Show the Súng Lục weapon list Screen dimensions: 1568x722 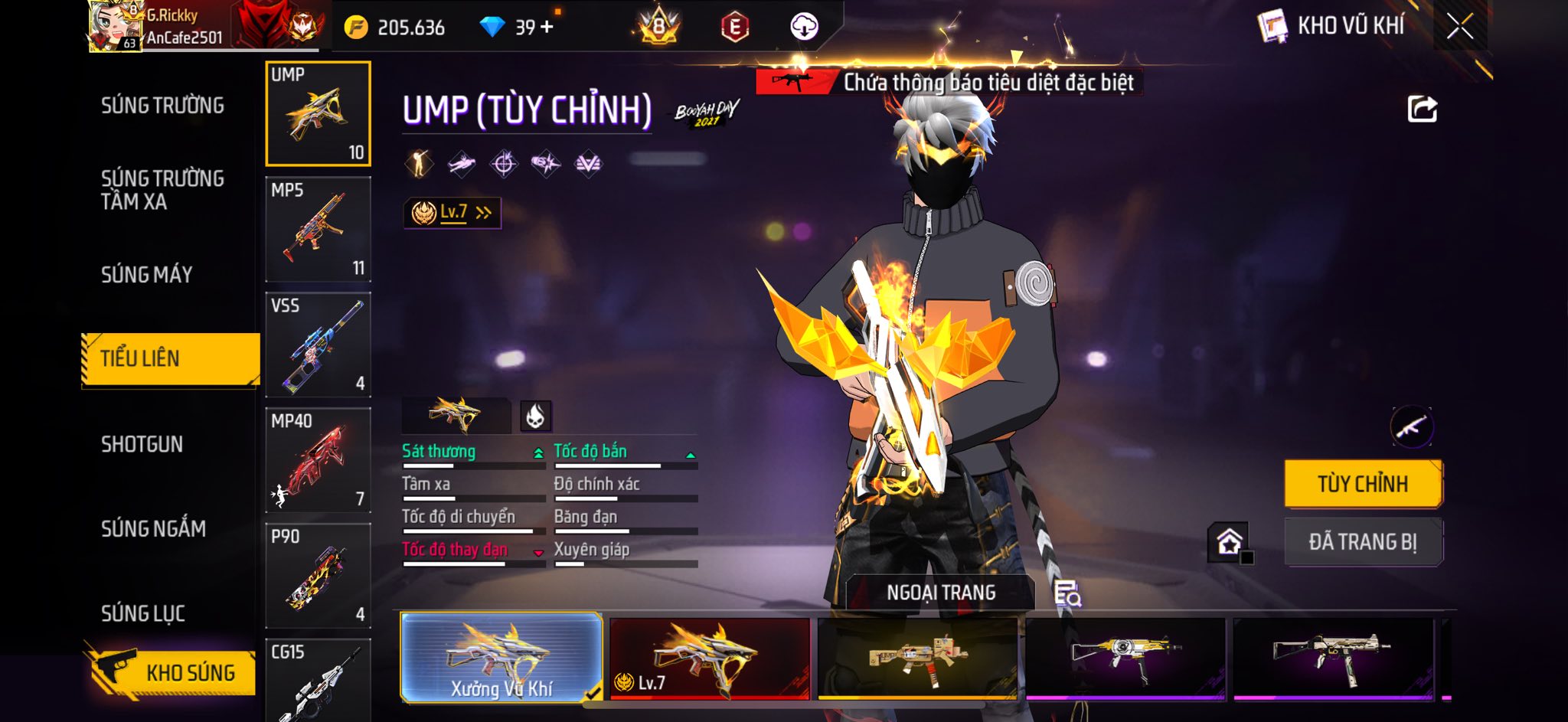[143, 613]
